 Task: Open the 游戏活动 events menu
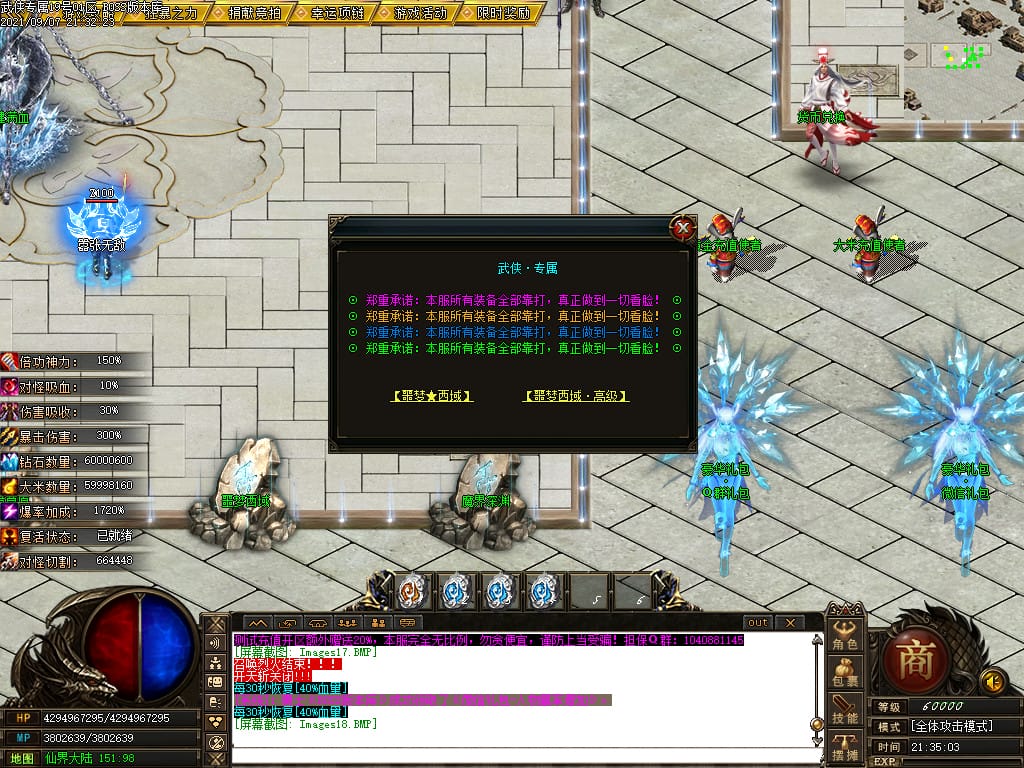(420, 13)
